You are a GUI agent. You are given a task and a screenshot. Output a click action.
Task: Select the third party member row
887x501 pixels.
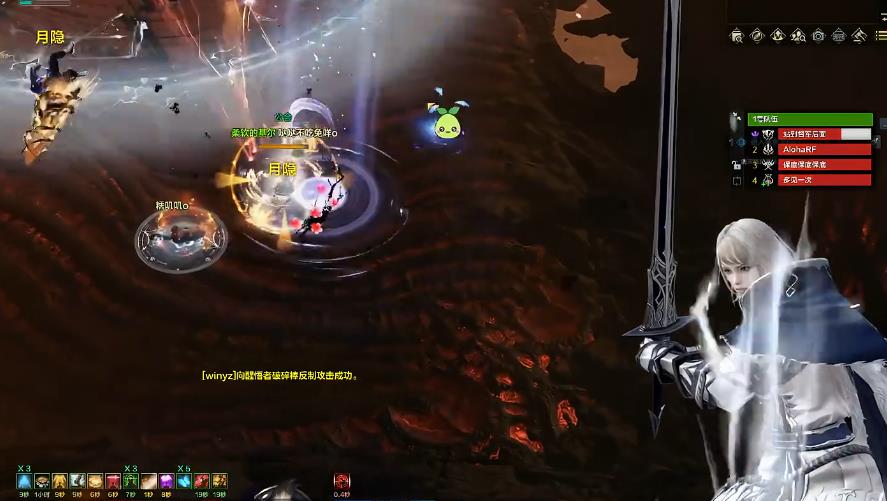[x=811, y=164]
